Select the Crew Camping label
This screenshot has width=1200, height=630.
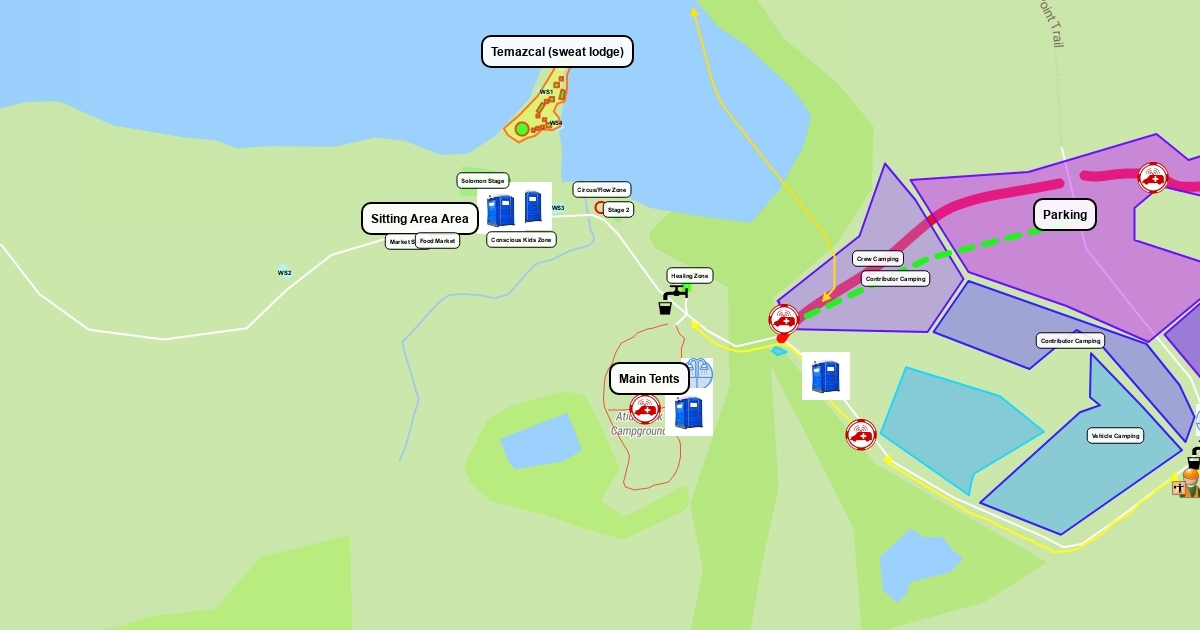point(878,259)
